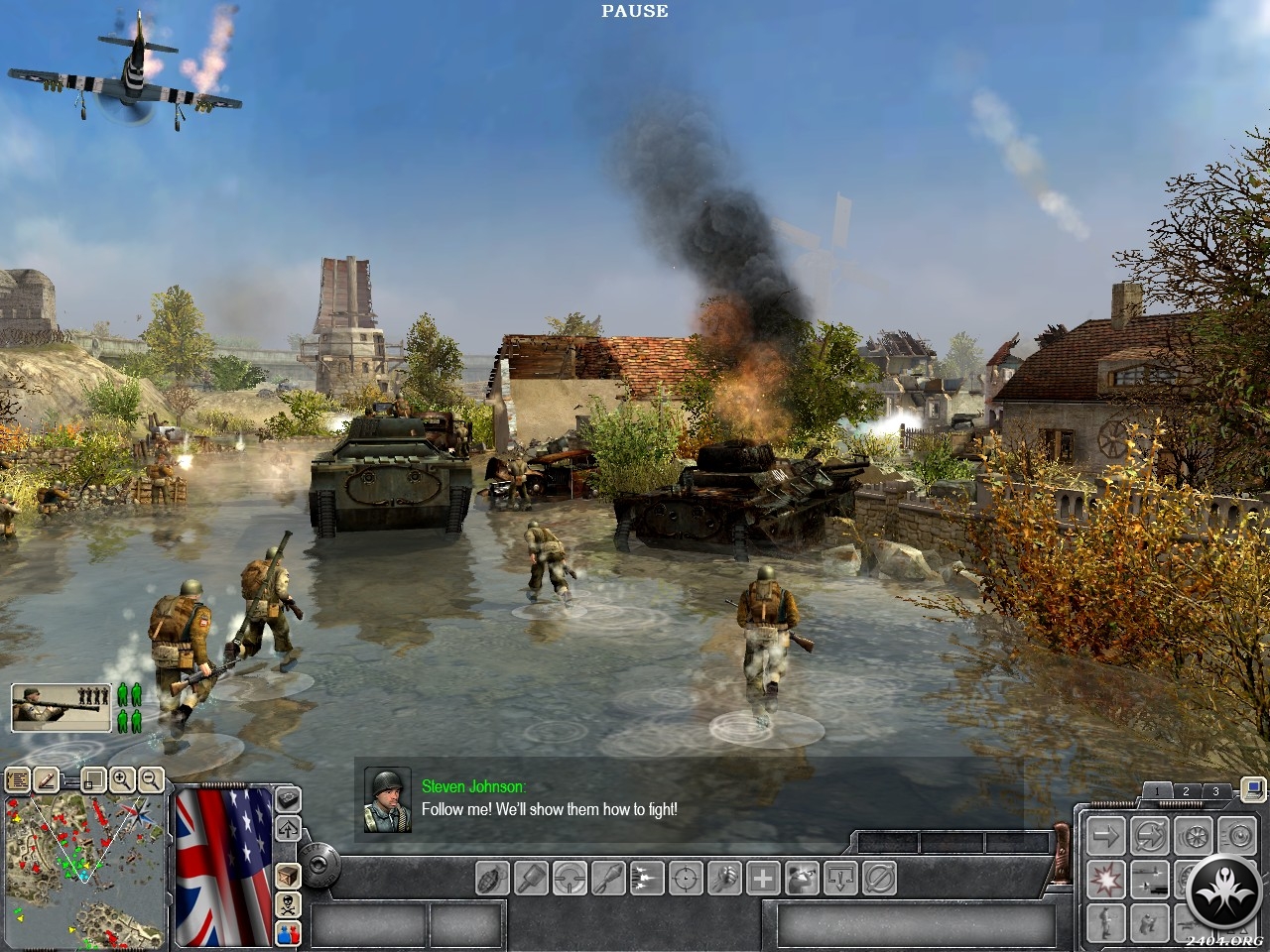Switch to command tab 2
Viewport: 1270px width, 952px height.
point(1185,790)
